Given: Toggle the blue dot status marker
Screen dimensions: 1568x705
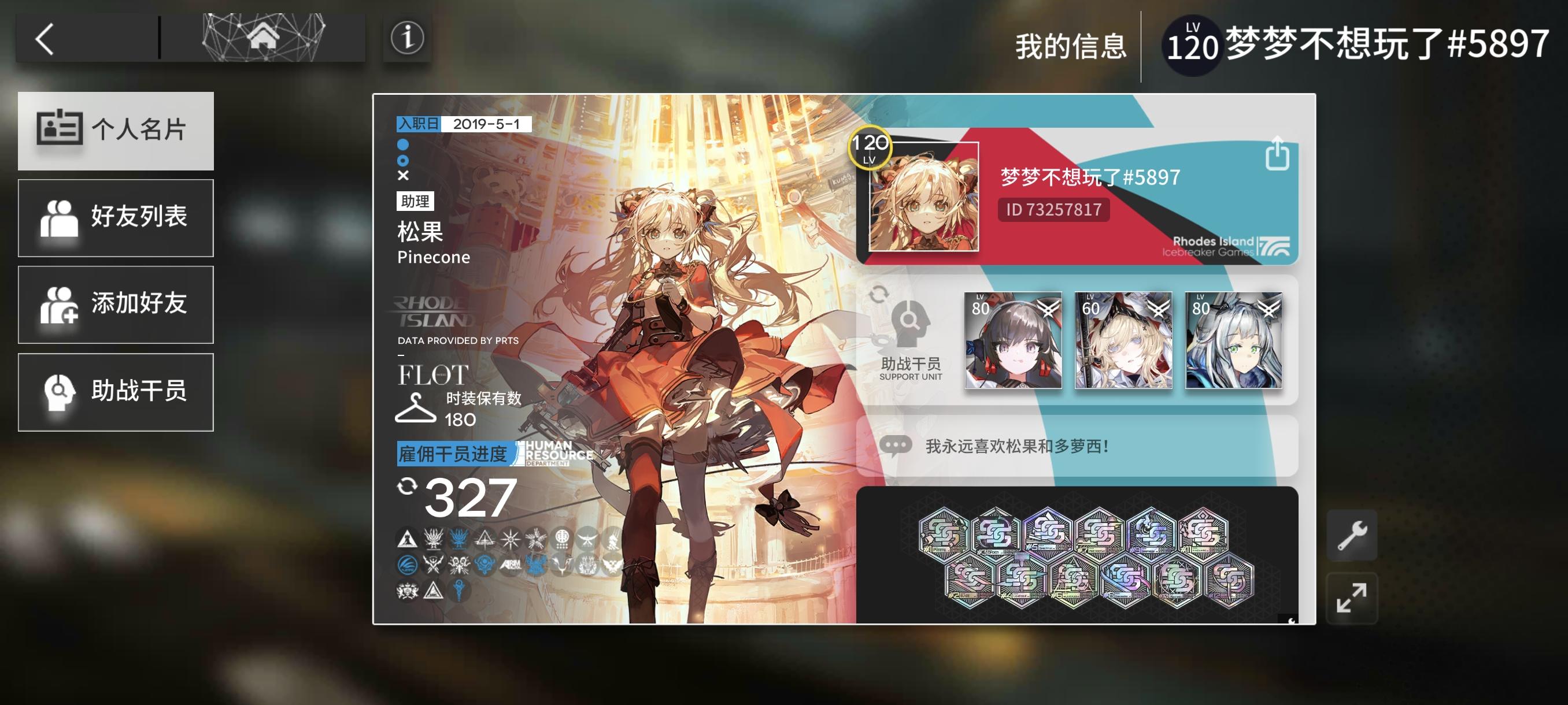Looking at the screenshot, I should (x=403, y=145).
